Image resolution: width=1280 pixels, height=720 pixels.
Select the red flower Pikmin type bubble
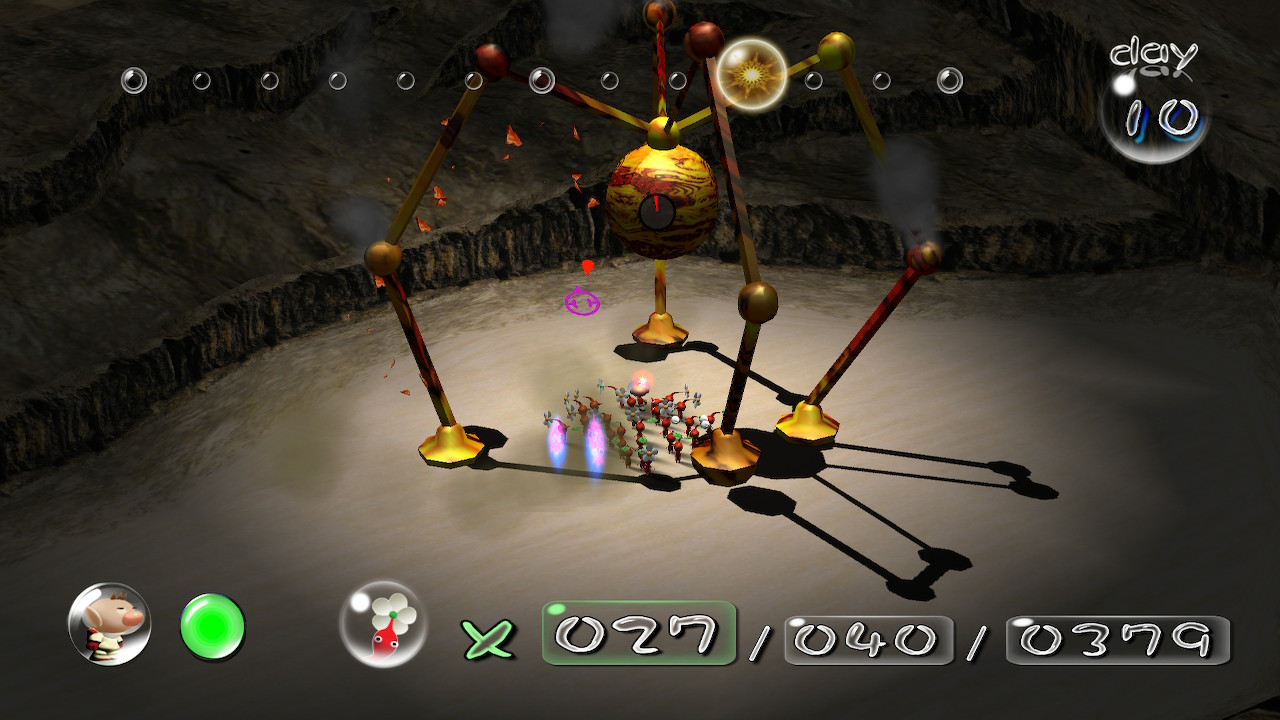coord(383,624)
